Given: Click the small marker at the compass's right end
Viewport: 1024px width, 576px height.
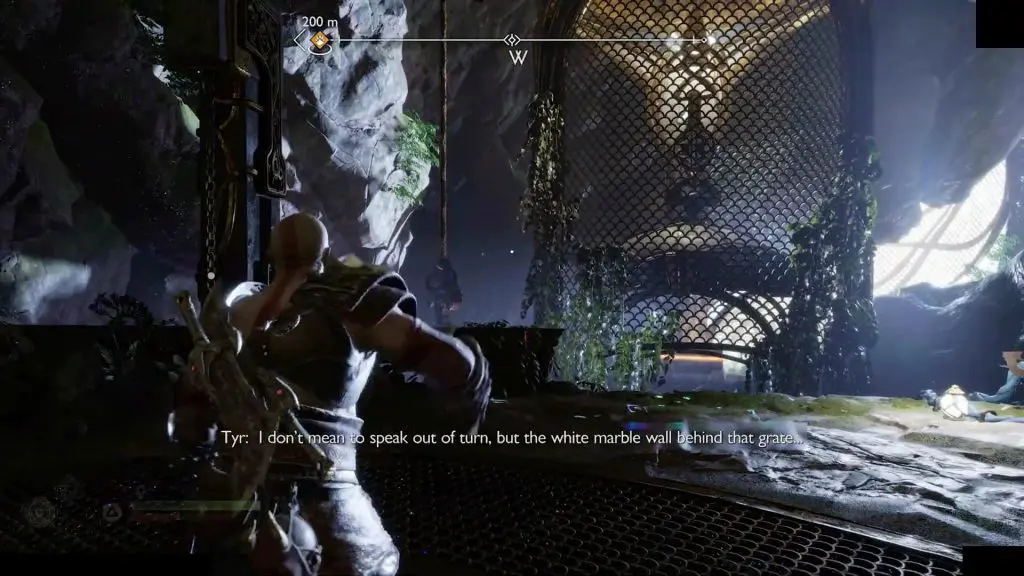Looking at the screenshot, I should (x=705, y=40).
